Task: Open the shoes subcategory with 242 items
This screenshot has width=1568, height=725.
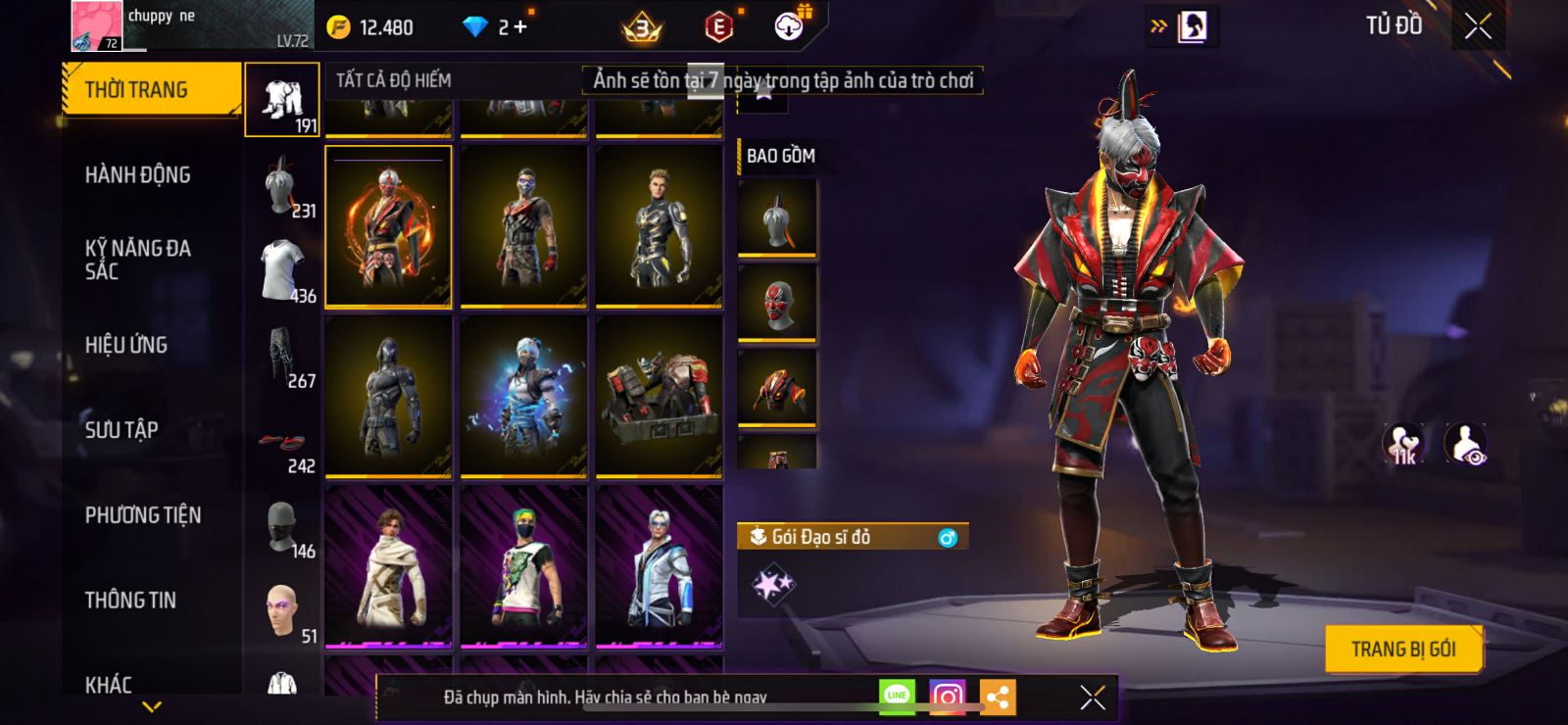Action: click(282, 447)
